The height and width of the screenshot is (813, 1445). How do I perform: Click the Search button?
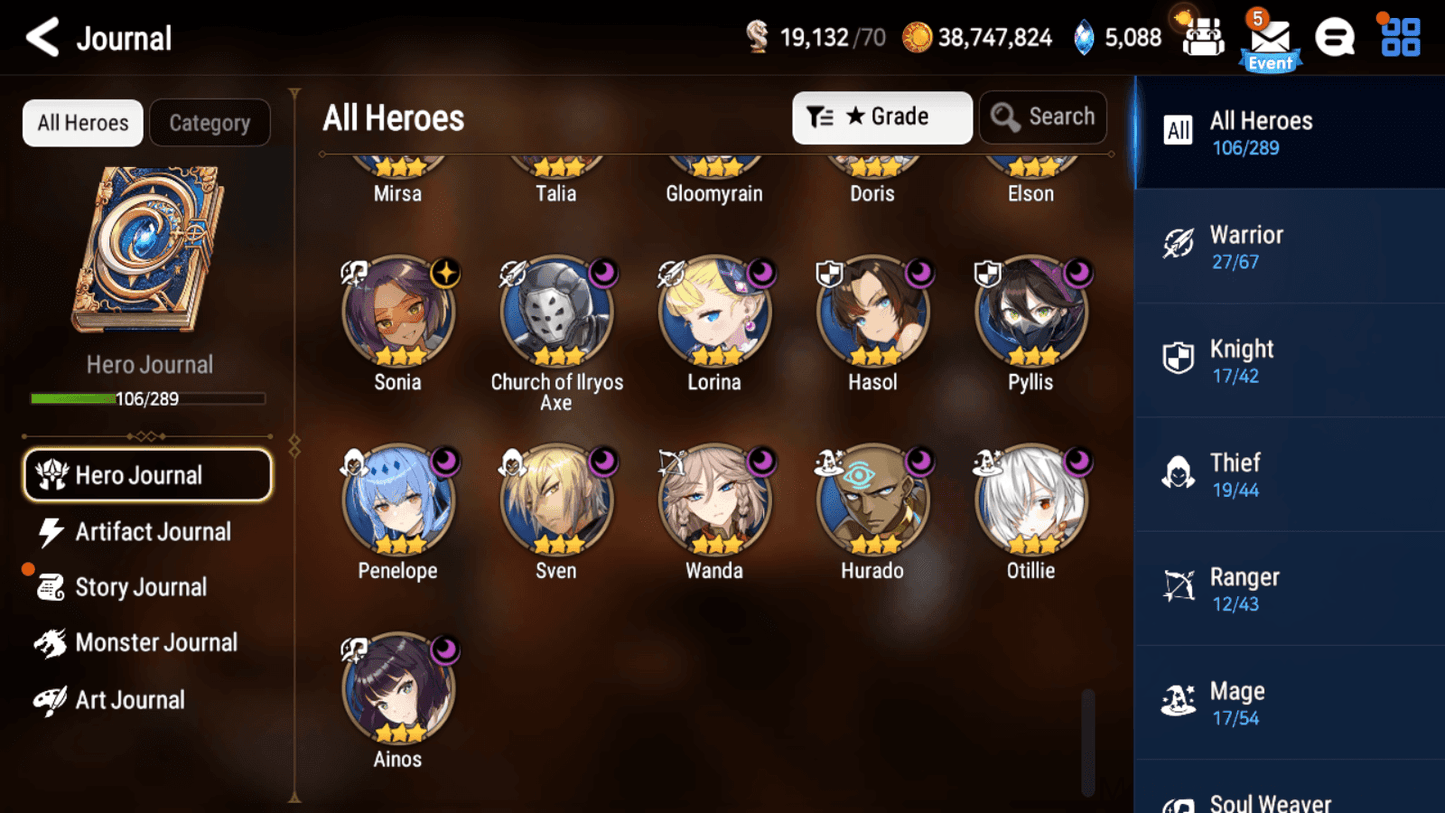coord(1043,117)
